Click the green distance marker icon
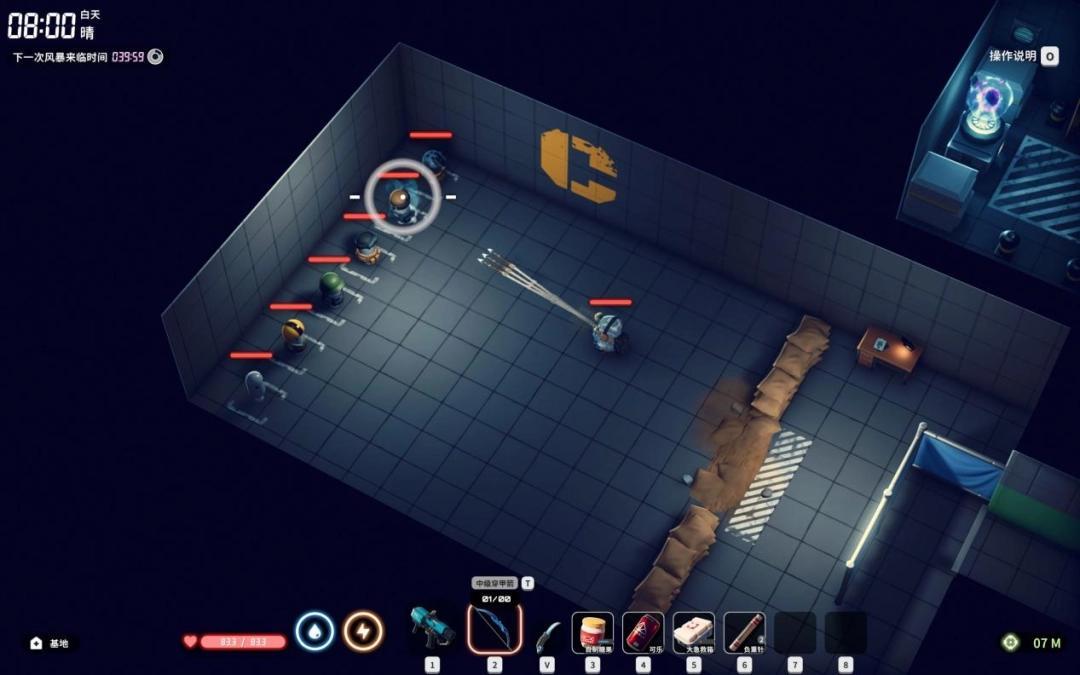This screenshot has height=675, width=1080. tap(1011, 642)
